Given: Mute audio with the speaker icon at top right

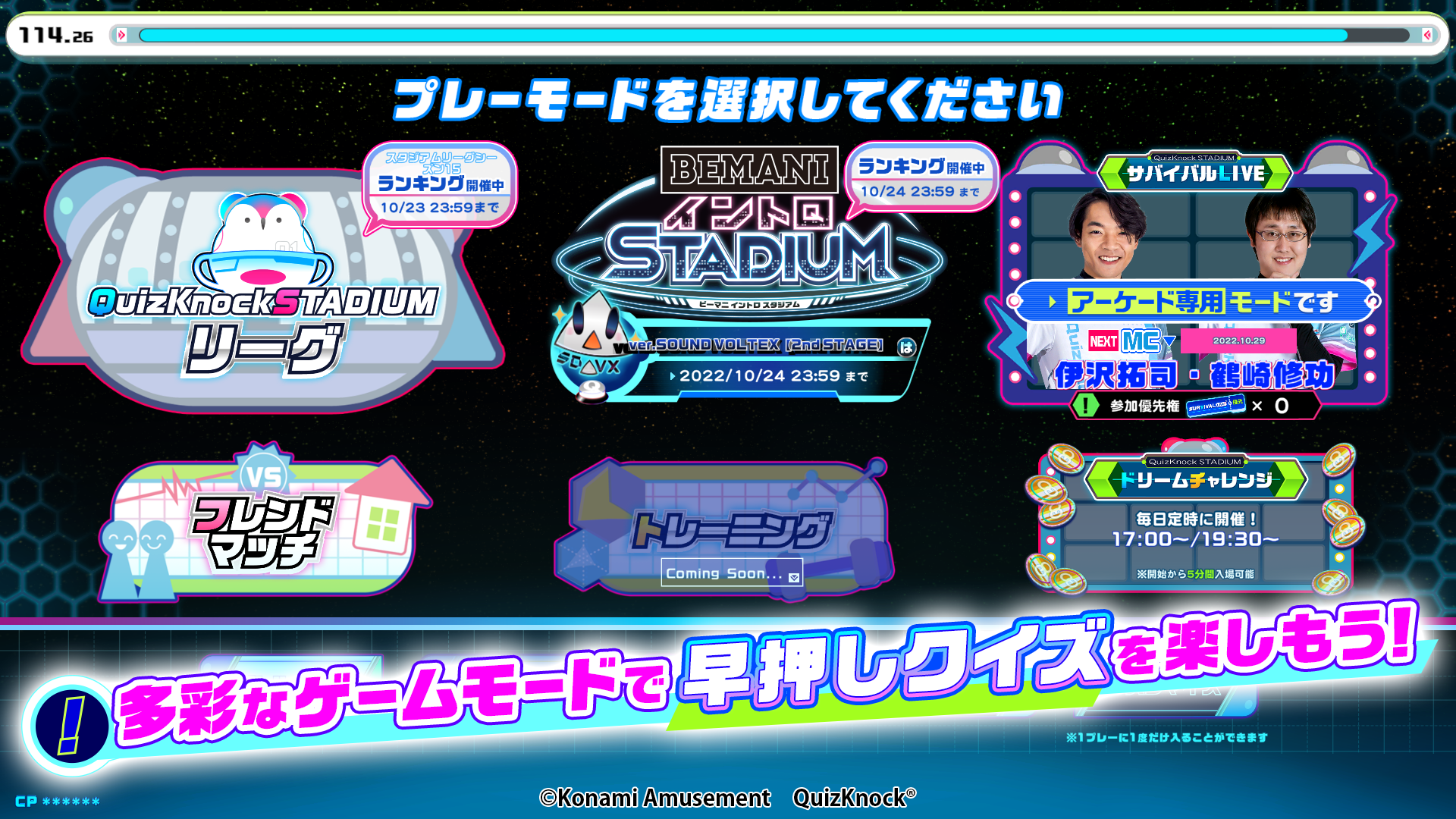Looking at the screenshot, I should [1429, 33].
